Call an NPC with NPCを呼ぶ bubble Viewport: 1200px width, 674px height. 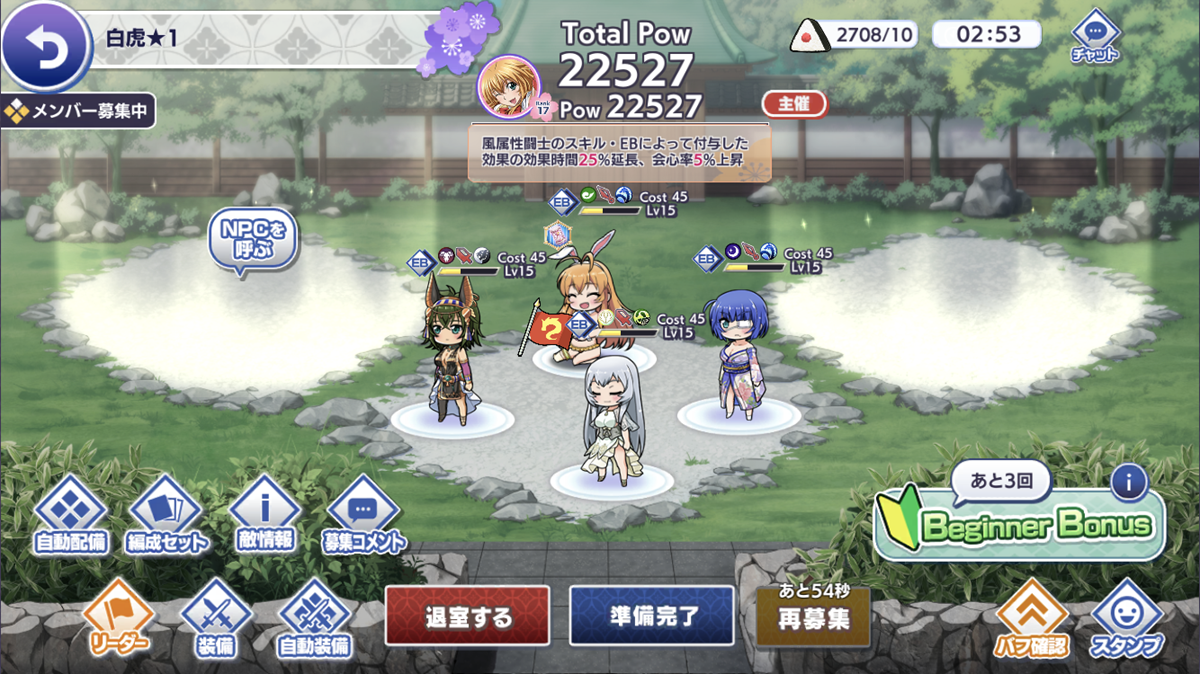pyautogui.click(x=252, y=240)
